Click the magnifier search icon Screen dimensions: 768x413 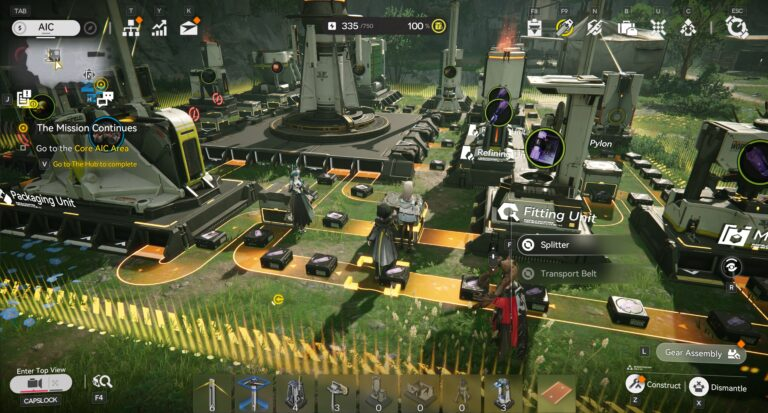(101, 381)
